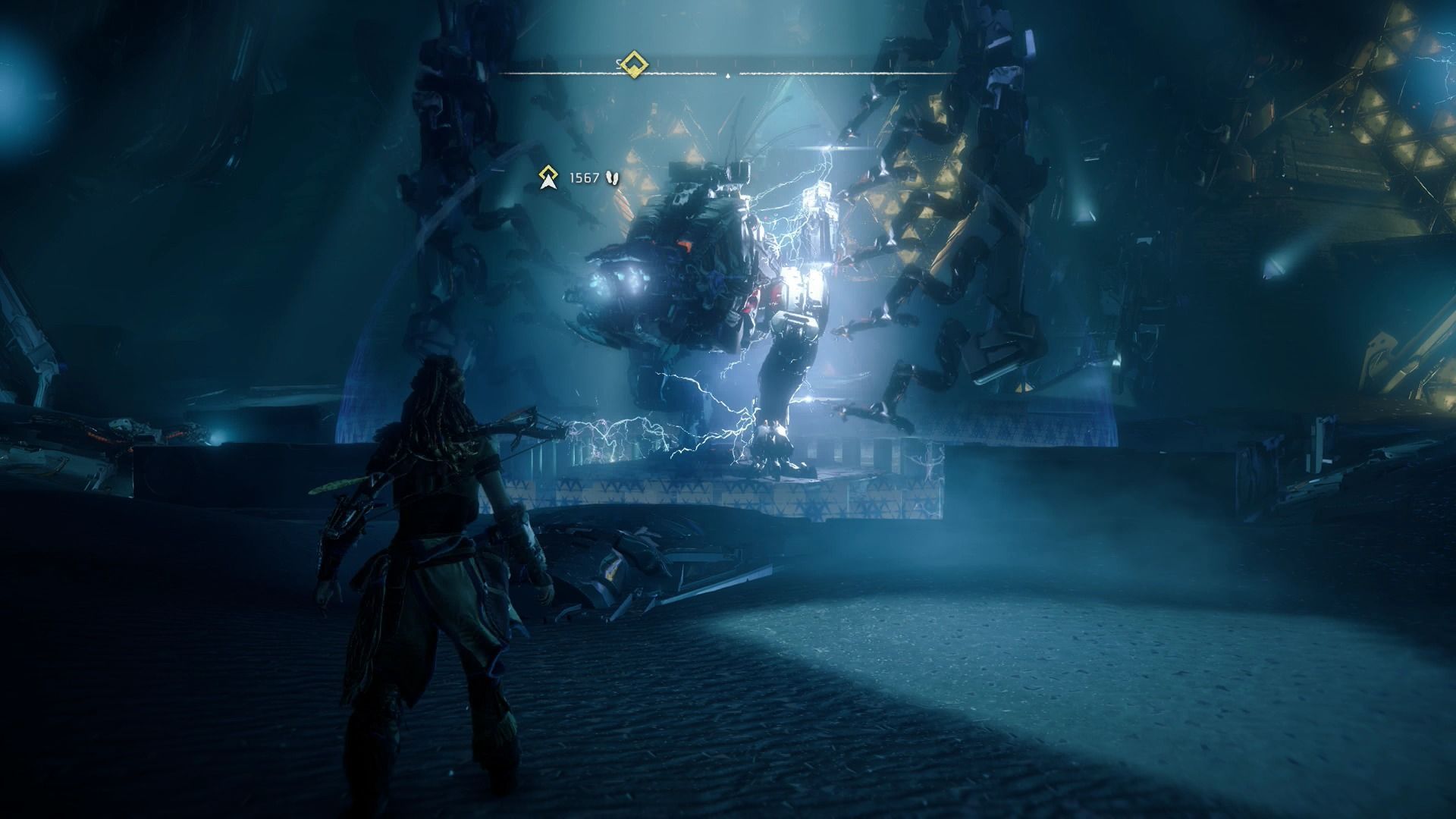Select the yellow quest marker on the compass
This screenshot has width=1456, height=819.
(x=632, y=65)
